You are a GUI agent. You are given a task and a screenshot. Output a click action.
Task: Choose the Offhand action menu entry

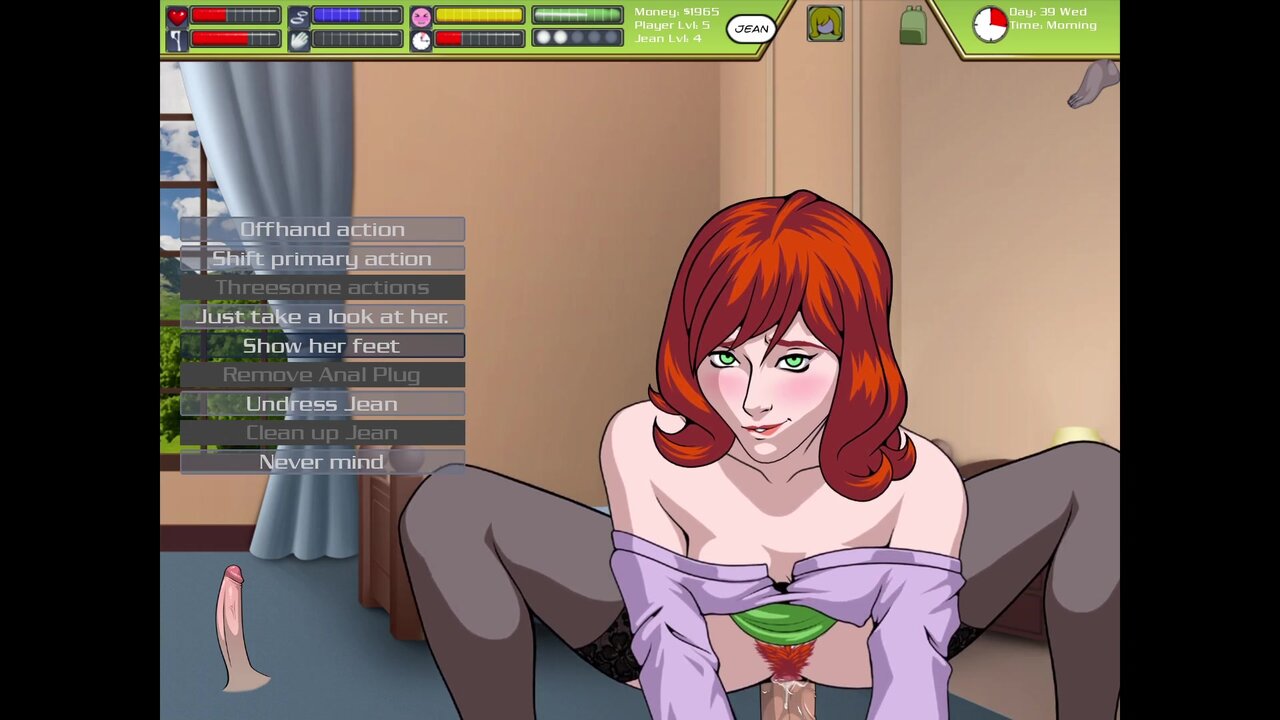pyautogui.click(x=322, y=229)
